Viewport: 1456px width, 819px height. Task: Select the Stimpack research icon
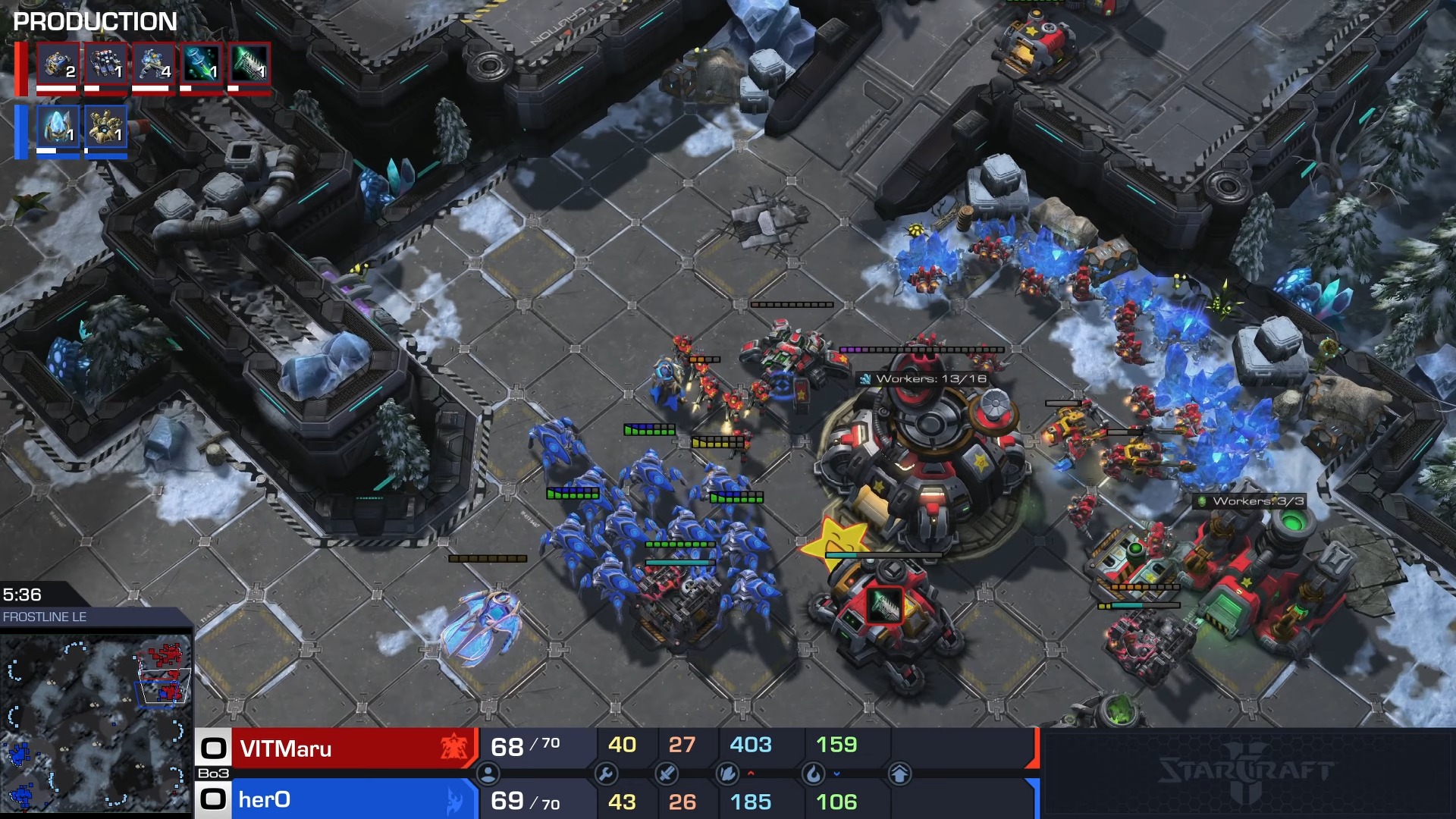(201, 63)
